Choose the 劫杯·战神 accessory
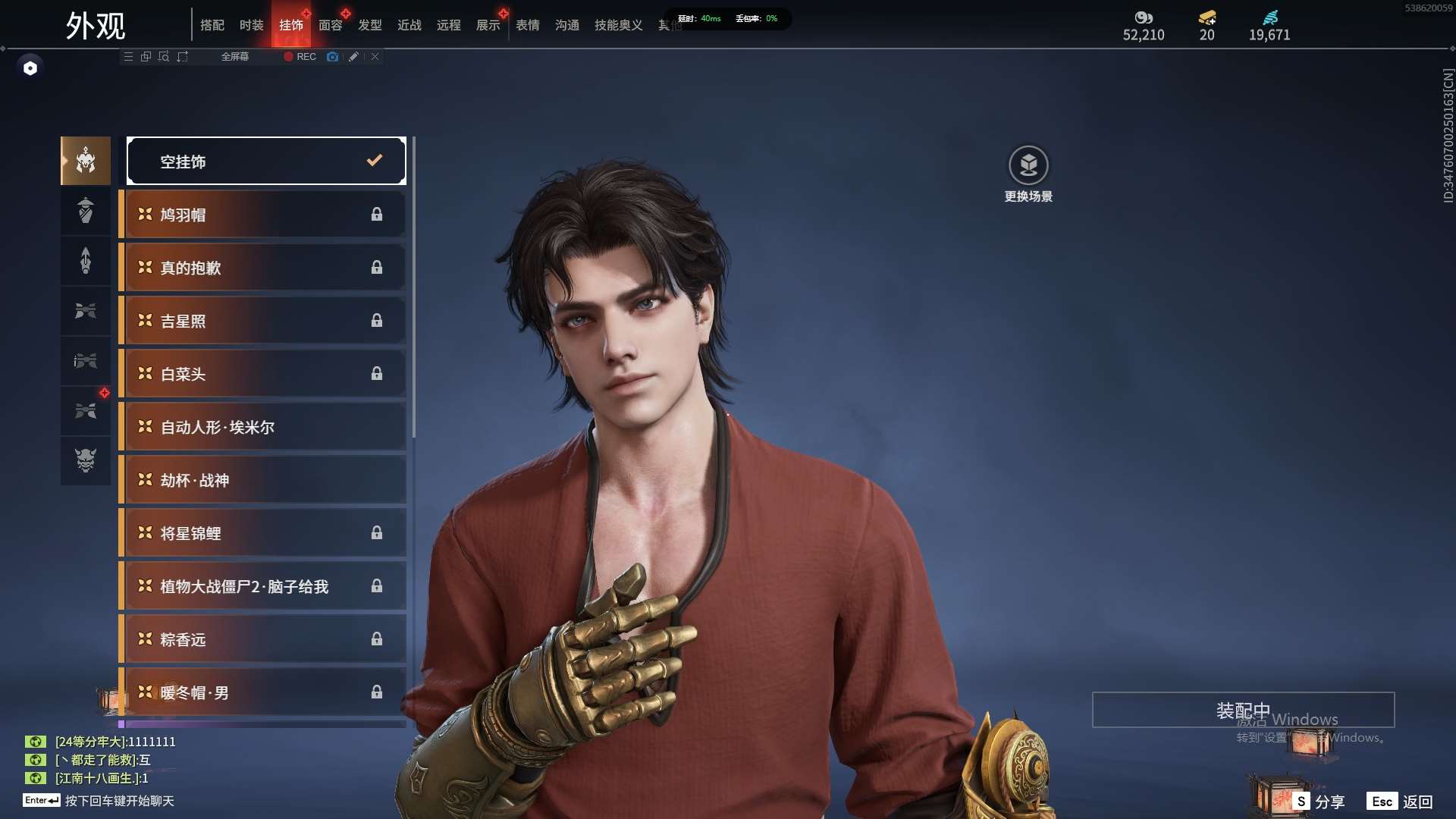The height and width of the screenshot is (819, 1456). (x=262, y=480)
